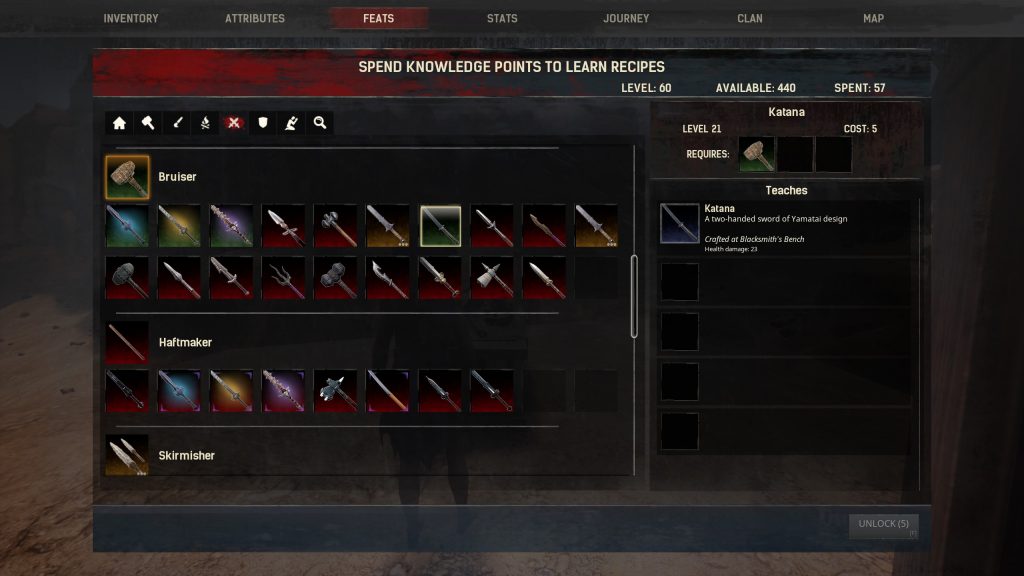The height and width of the screenshot is (576, 1024).
Task: Switch to the Map tab
Action: pos(873,18)
